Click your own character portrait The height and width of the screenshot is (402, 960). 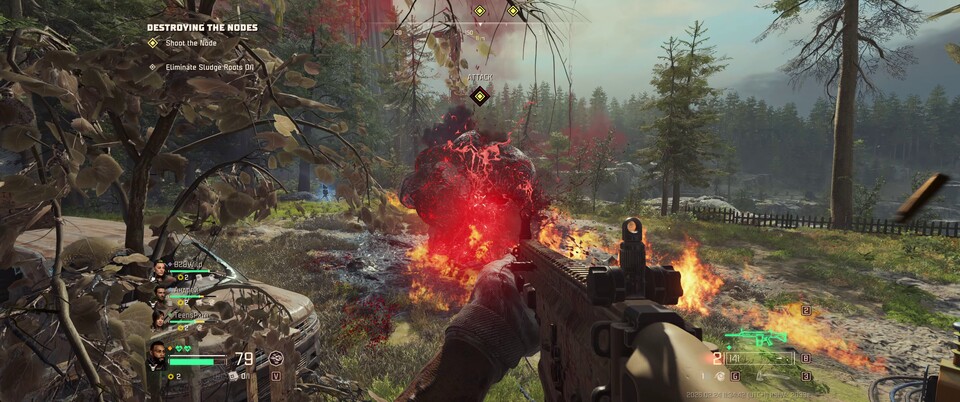159,354
